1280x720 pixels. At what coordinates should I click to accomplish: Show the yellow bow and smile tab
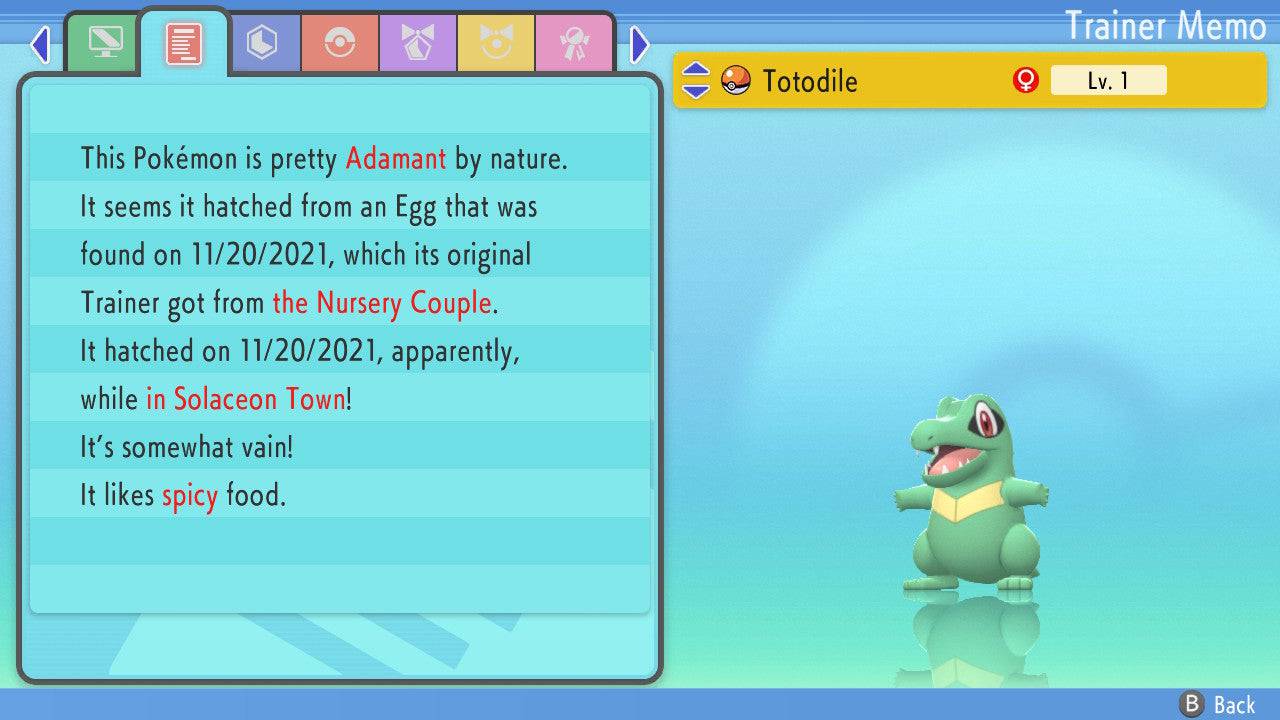[496, 43]
